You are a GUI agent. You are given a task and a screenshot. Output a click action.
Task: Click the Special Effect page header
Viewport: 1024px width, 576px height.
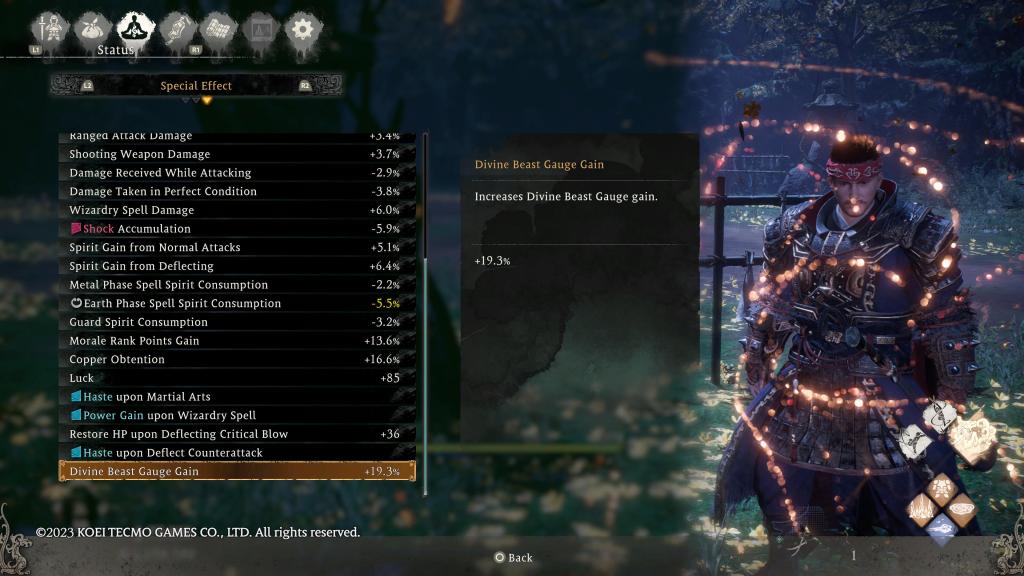click(x=196, y=86)
